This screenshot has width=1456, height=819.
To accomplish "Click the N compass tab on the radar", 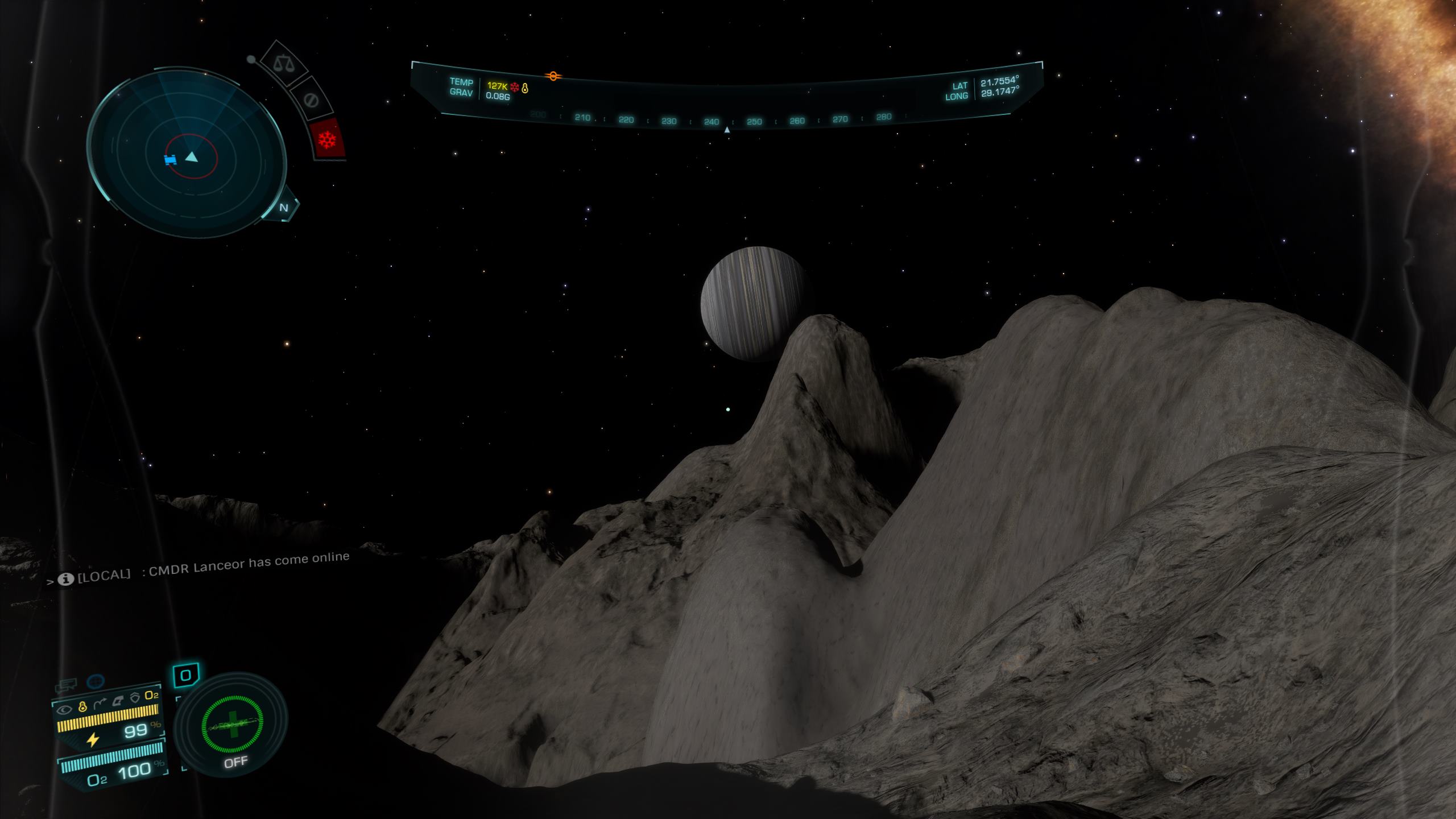I will click(x=284, y=208).
